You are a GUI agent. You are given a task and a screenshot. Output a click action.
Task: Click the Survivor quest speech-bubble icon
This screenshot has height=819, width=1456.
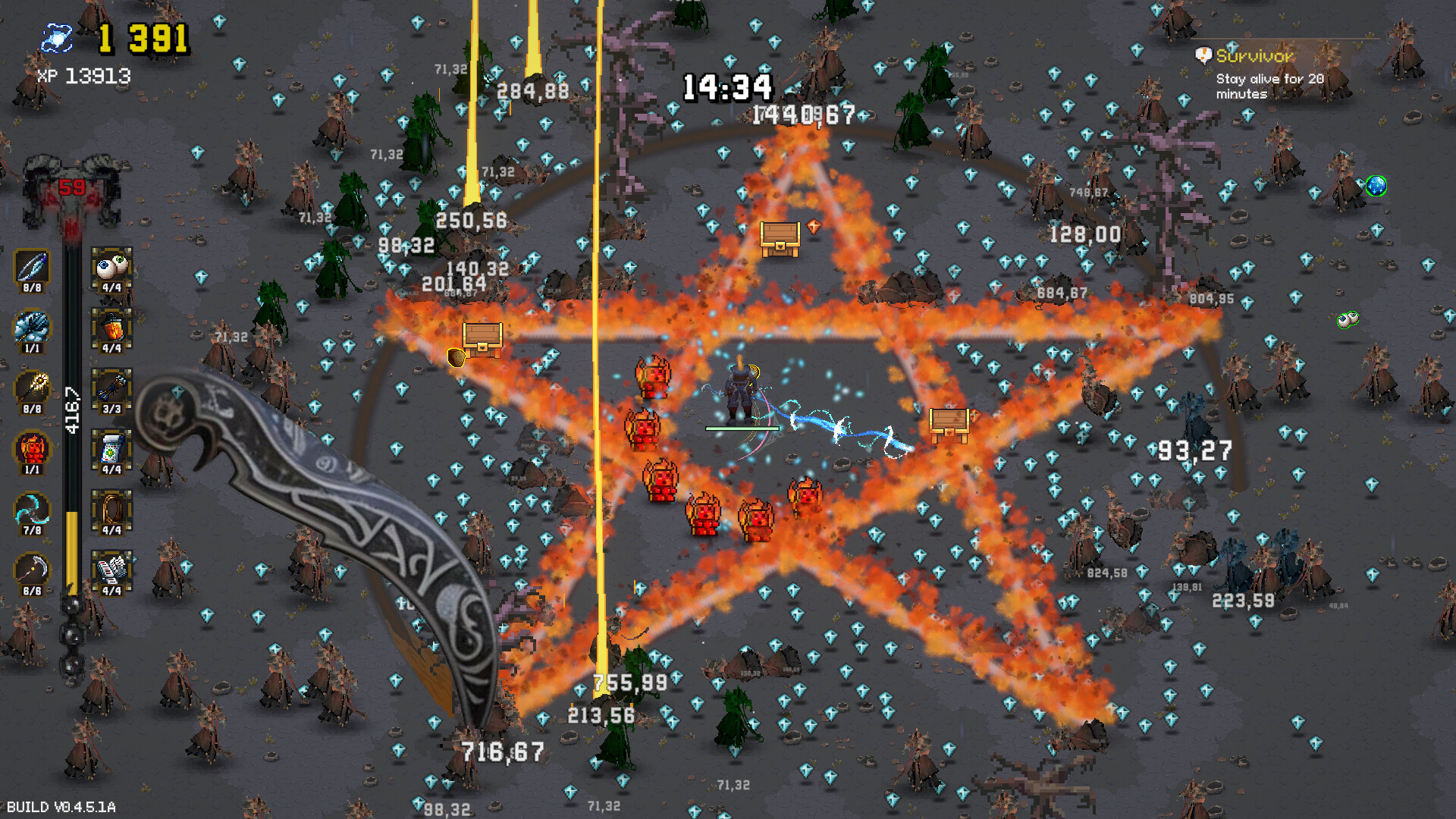pyautogui.click(x=1204, y=55)
